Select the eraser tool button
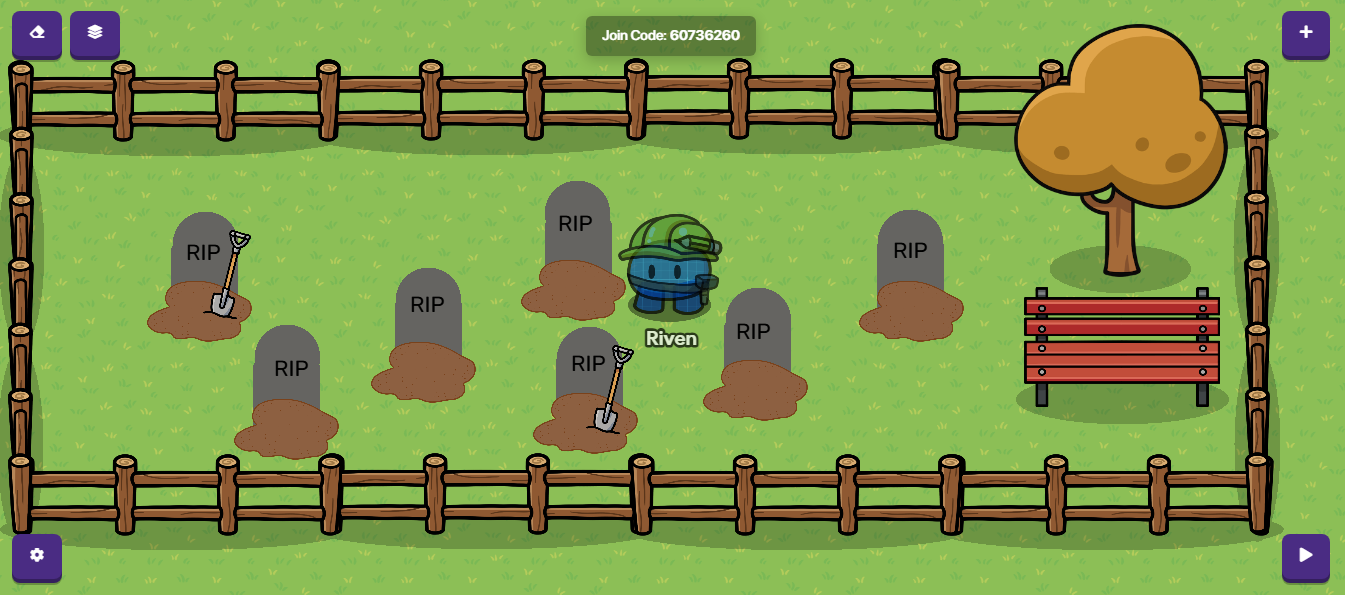The width and height of the screenshot is (1345, 595). 37,33
